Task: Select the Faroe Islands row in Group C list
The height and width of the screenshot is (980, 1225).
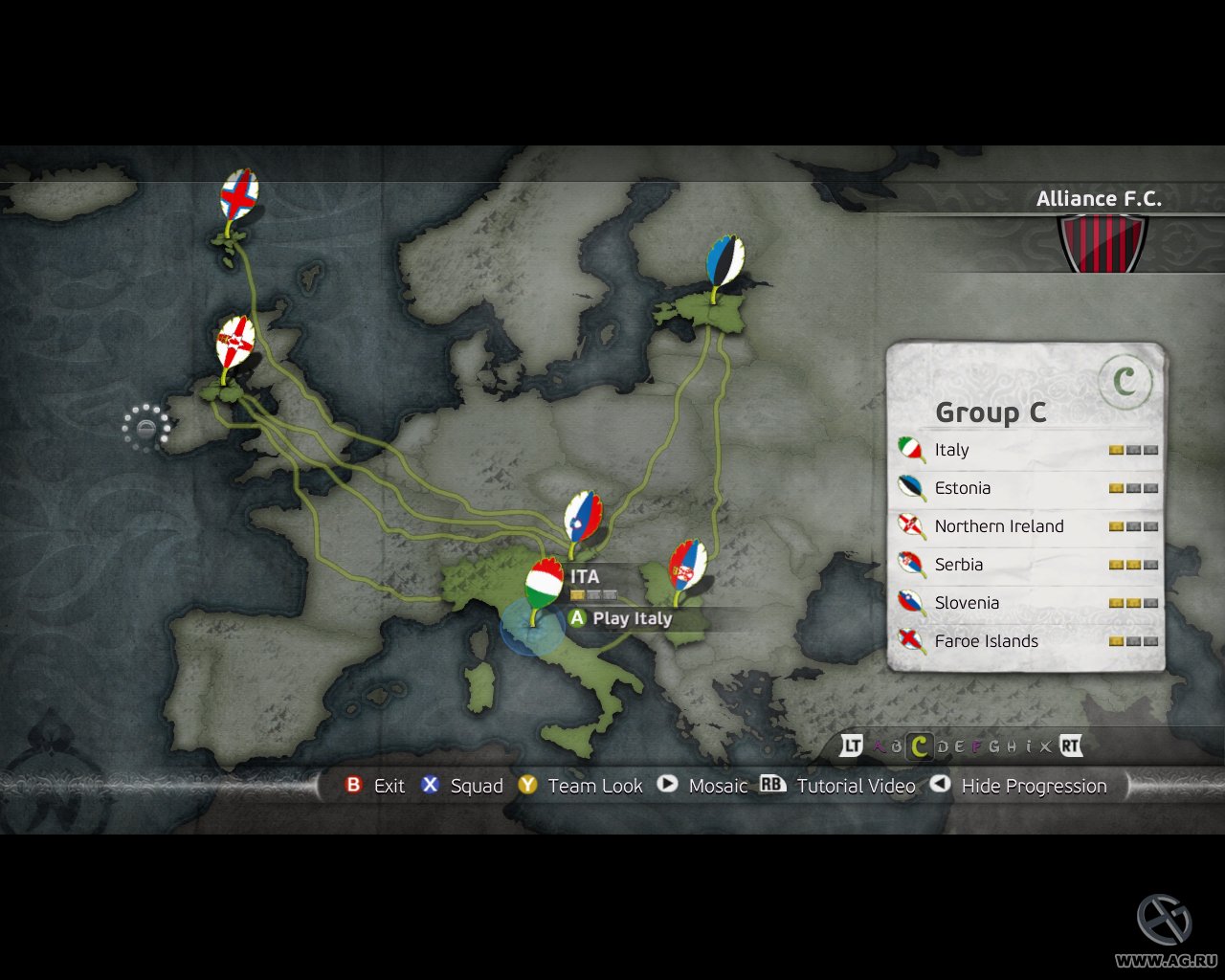Action: [987, 641]
